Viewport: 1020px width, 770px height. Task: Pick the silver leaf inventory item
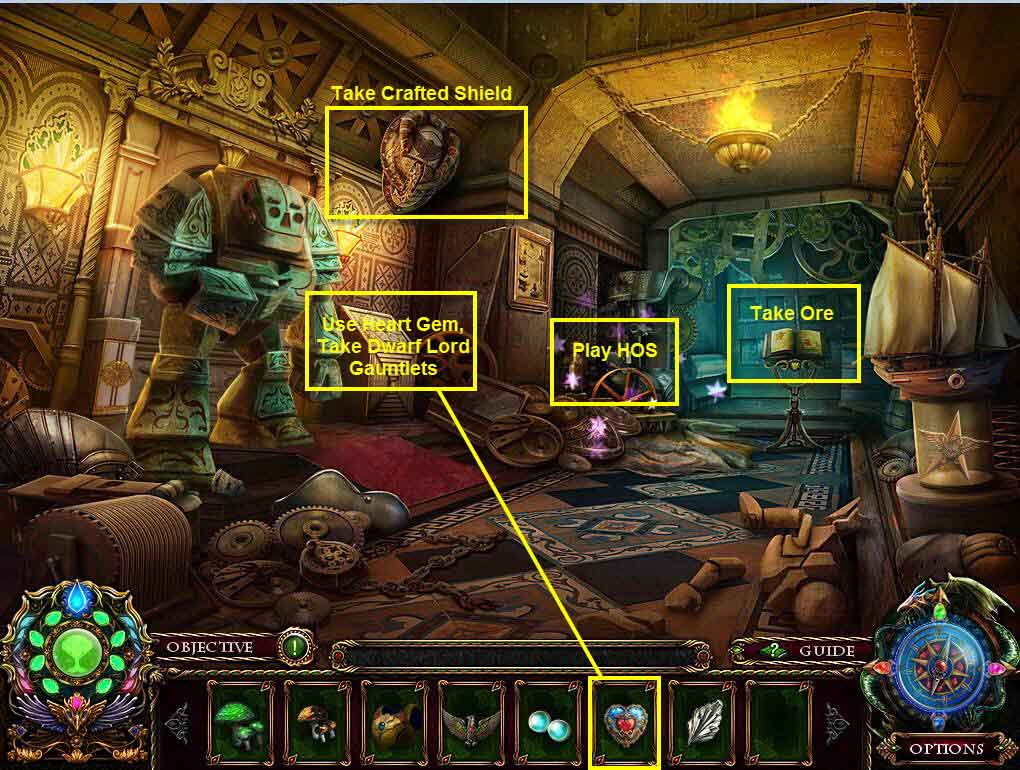pos(701,720)
